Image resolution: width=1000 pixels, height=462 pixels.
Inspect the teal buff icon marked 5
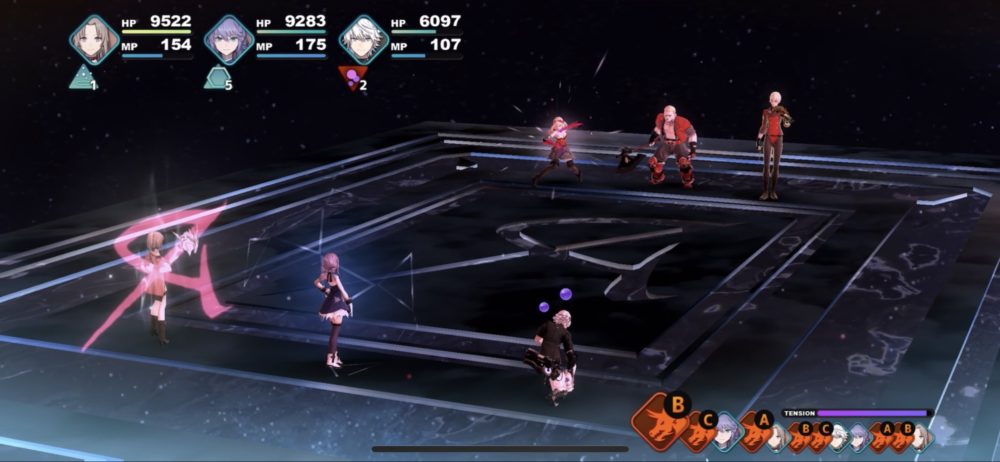pyautogui.click(x=216, y=77)
